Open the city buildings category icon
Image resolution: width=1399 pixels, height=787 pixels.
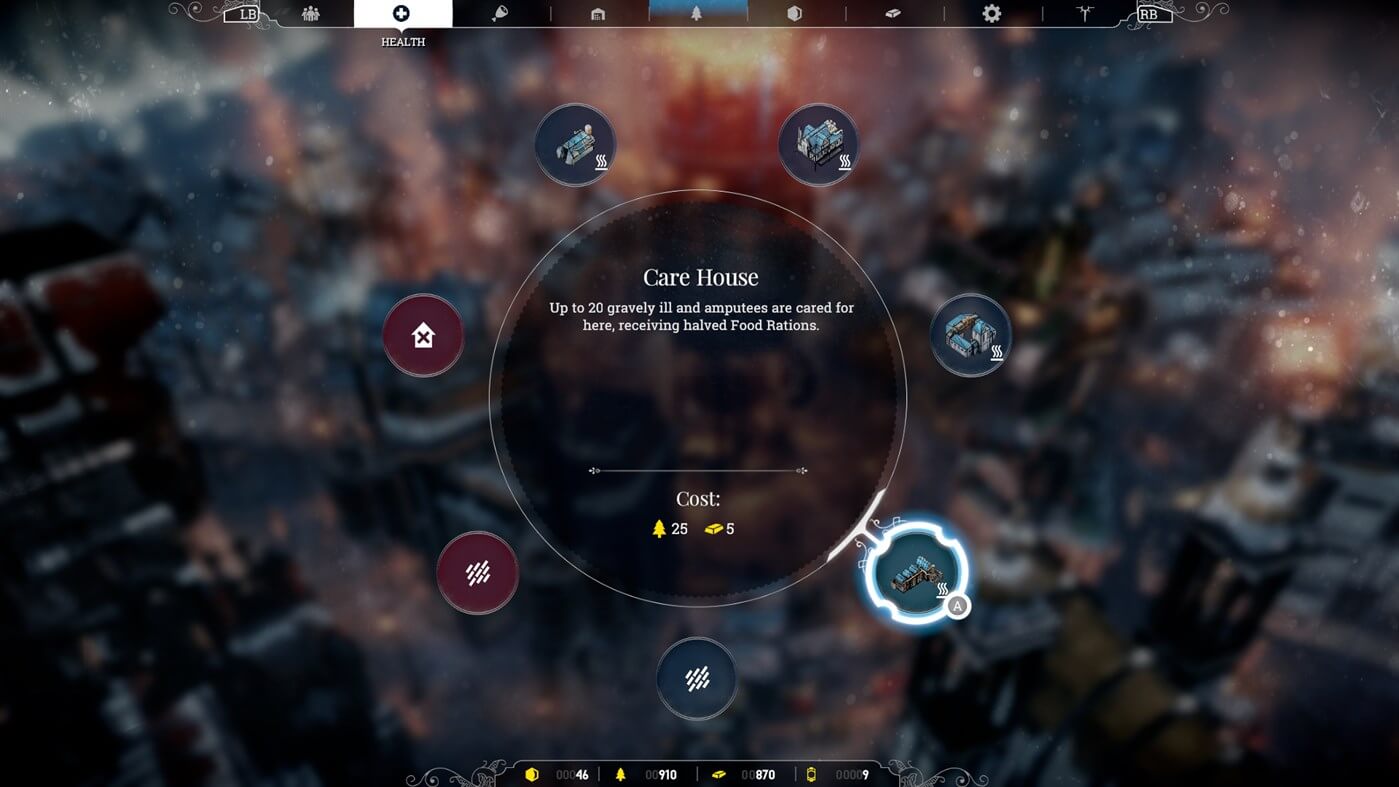[598, 13]
